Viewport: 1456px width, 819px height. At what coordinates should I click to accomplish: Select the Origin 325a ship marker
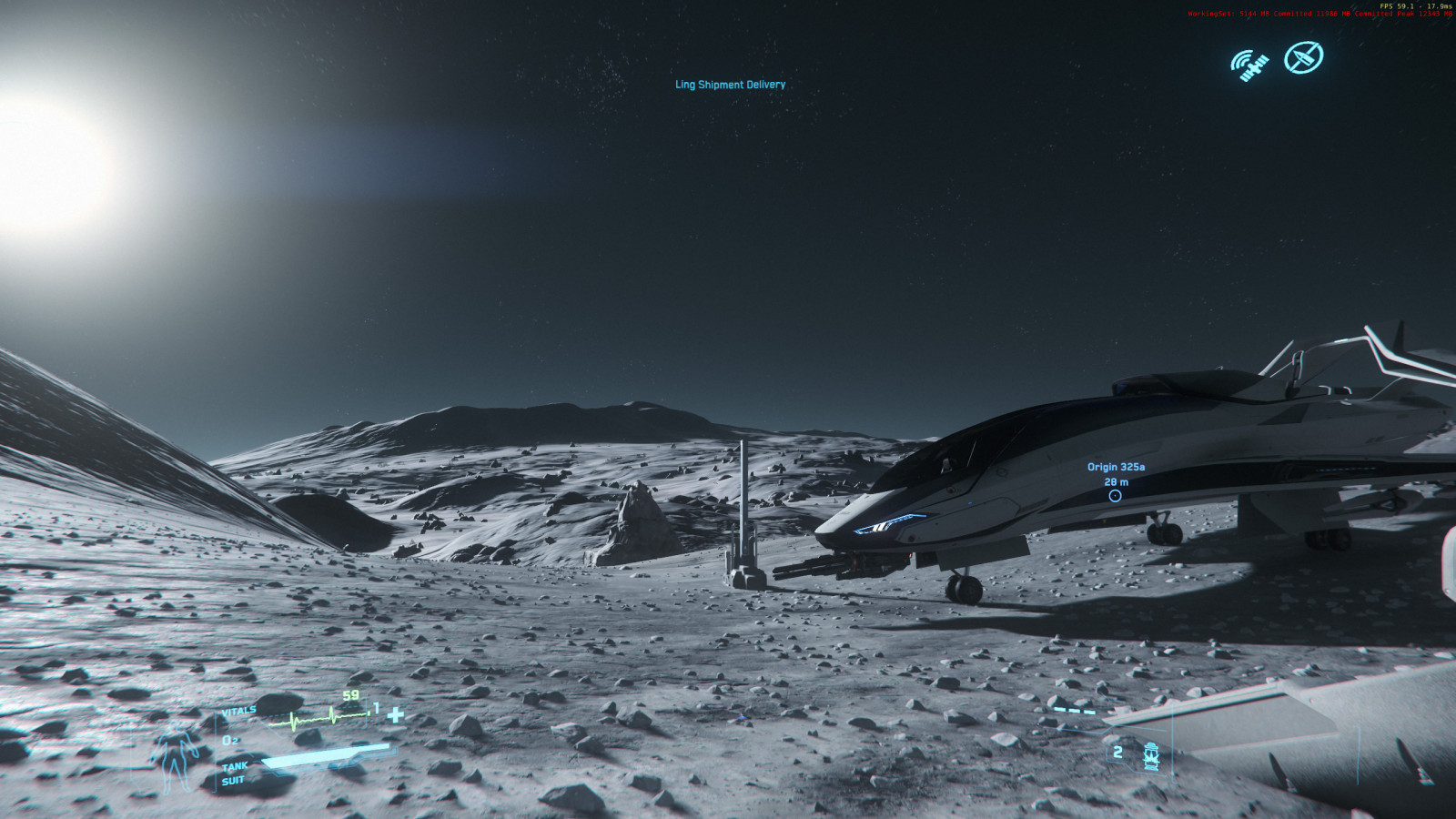[x=1115, y=495]
